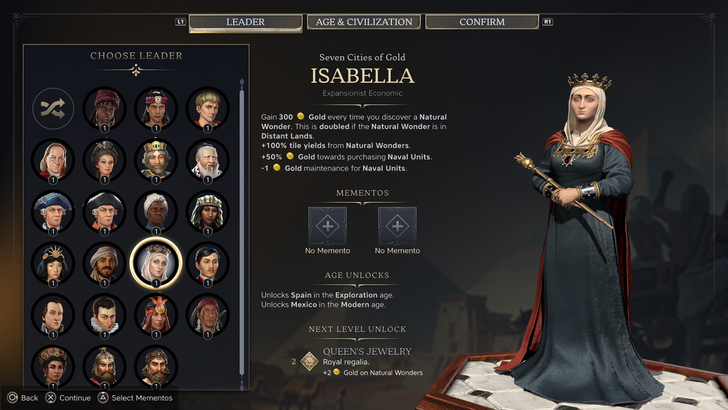Select the Queen's Jewelry unlock icon
The height and width of the screenshot is (410, 728).
pyautogui.click(x=310, y=361)
